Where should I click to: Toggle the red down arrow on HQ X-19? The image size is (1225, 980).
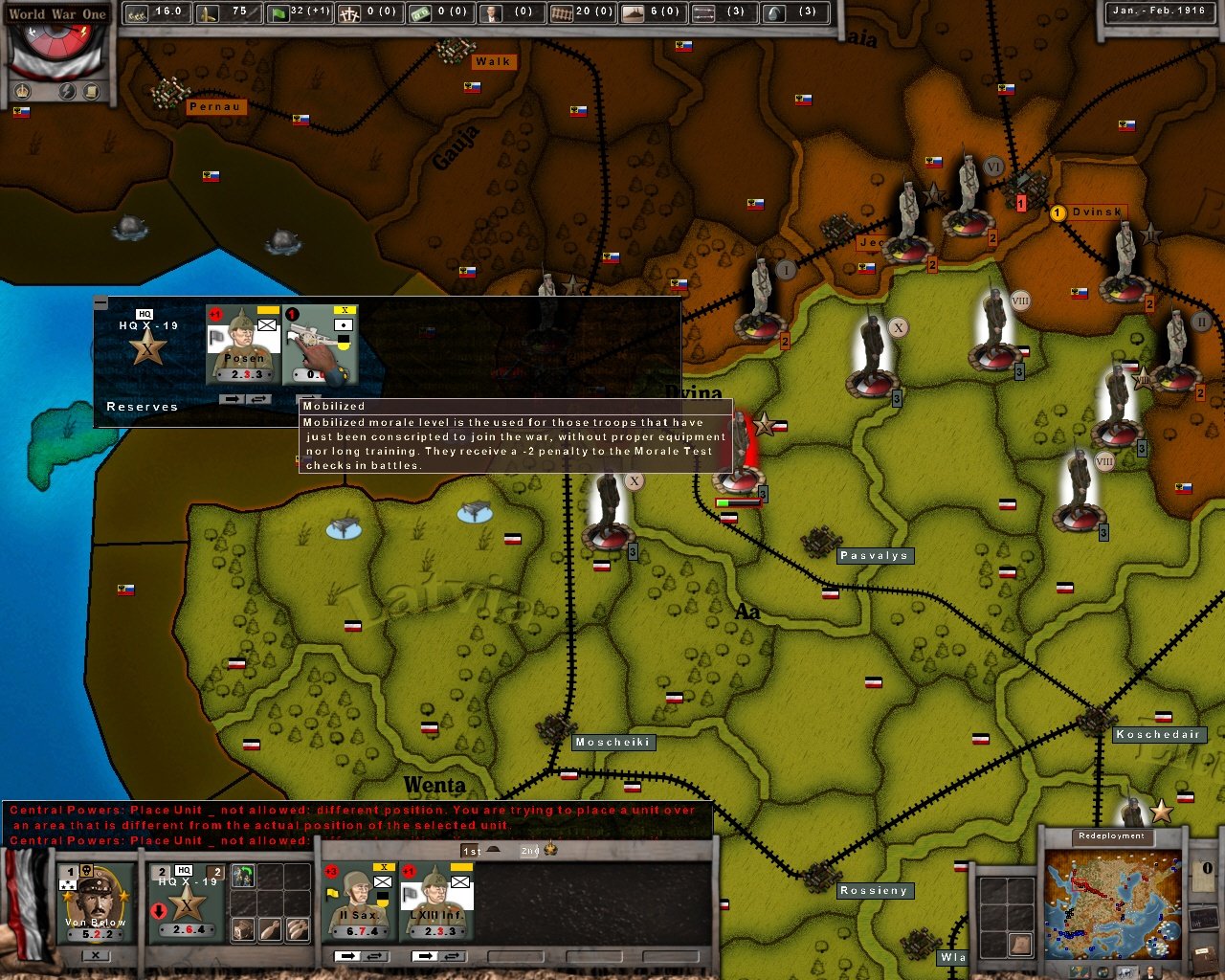(x=159, y=909)
